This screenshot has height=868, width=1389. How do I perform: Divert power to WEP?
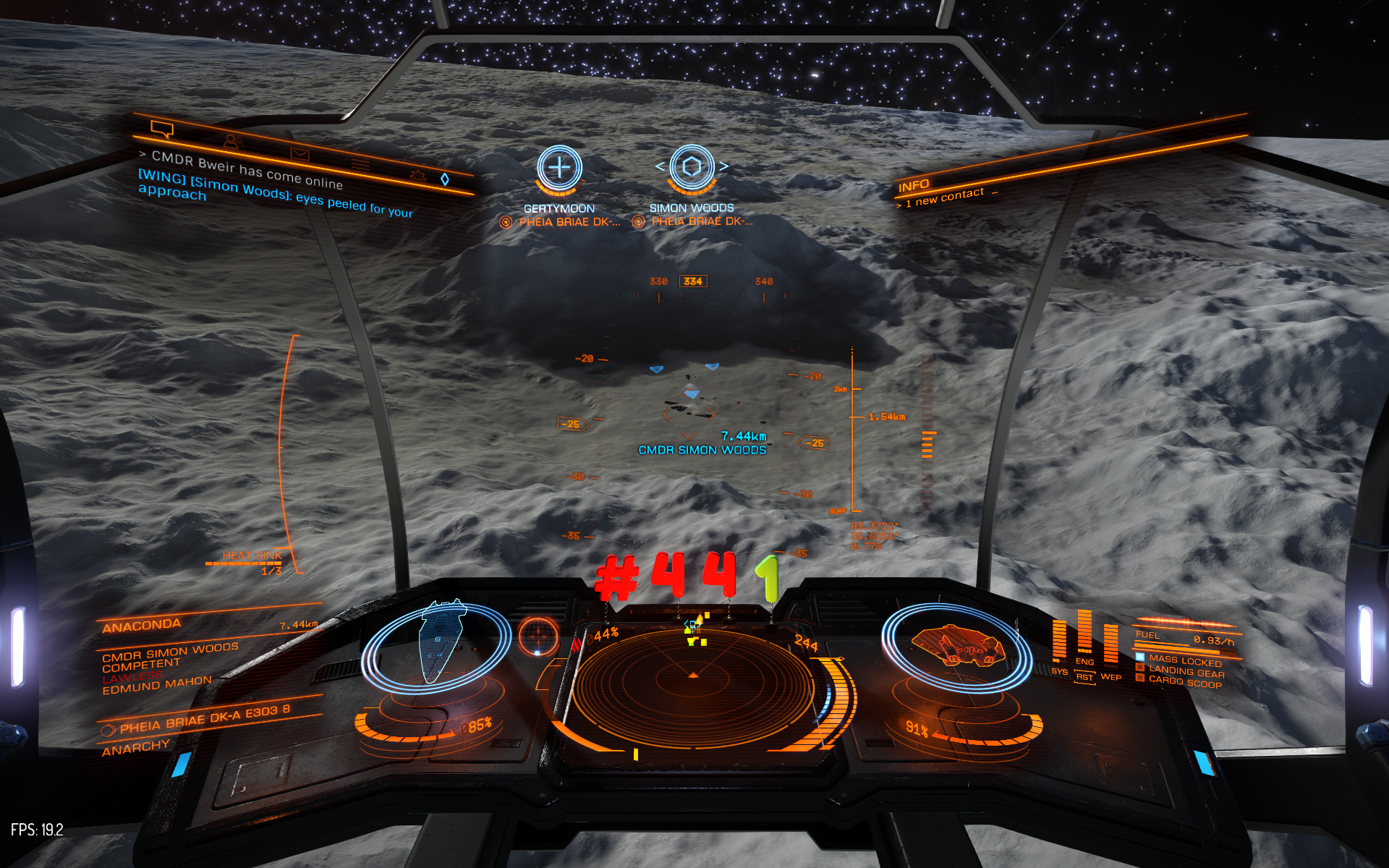tap(1110, 677)
